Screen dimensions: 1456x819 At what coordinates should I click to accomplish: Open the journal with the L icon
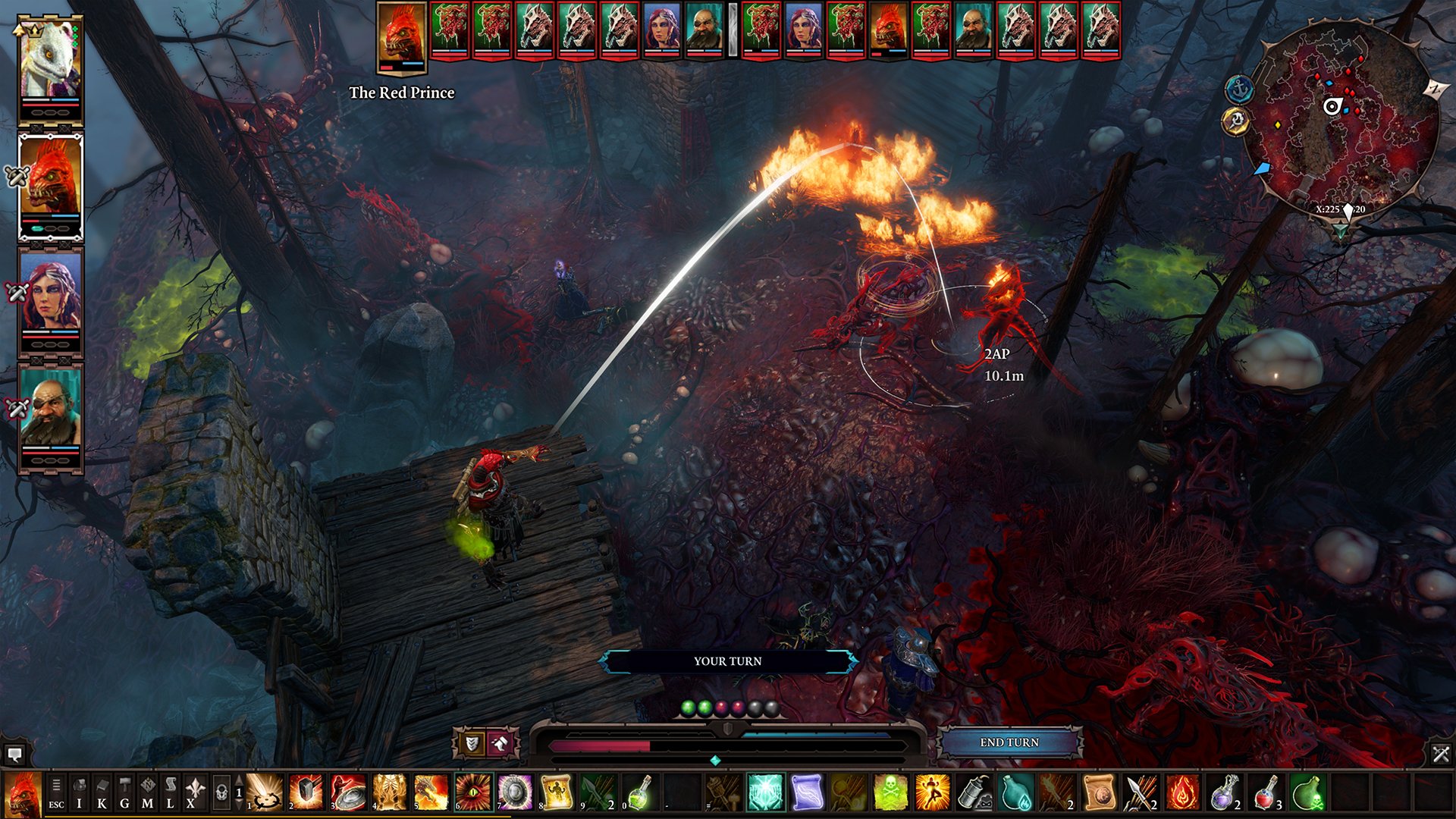(170, 792)
